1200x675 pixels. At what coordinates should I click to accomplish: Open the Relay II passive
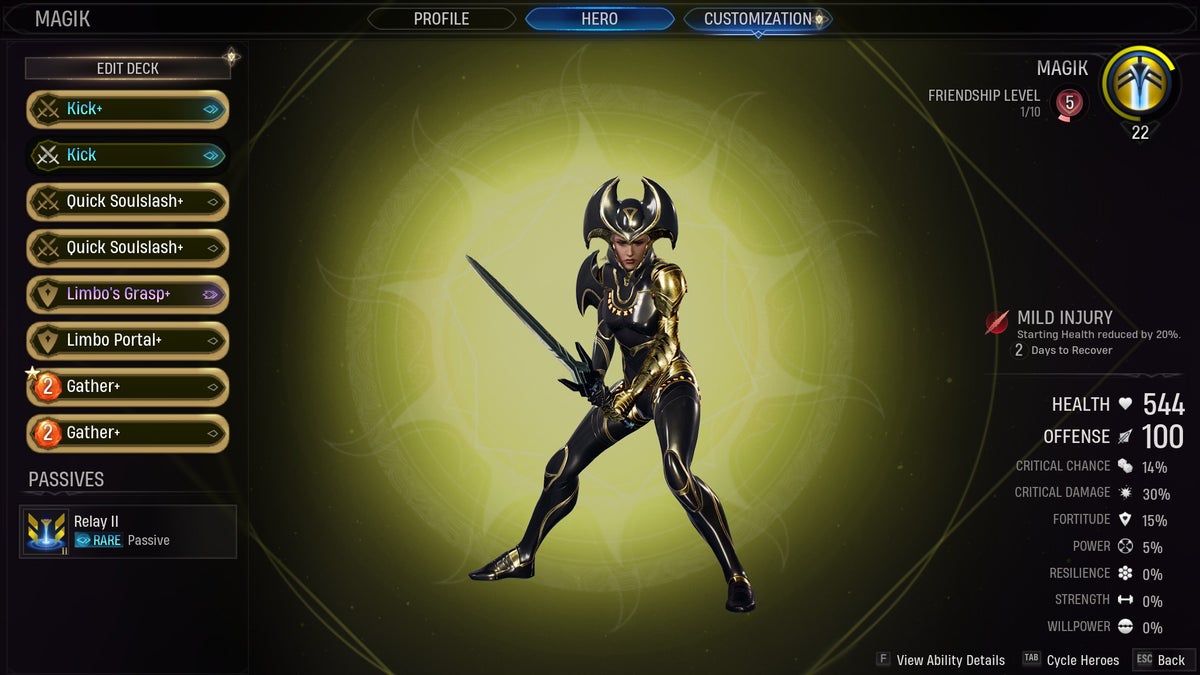pos(128,531)
